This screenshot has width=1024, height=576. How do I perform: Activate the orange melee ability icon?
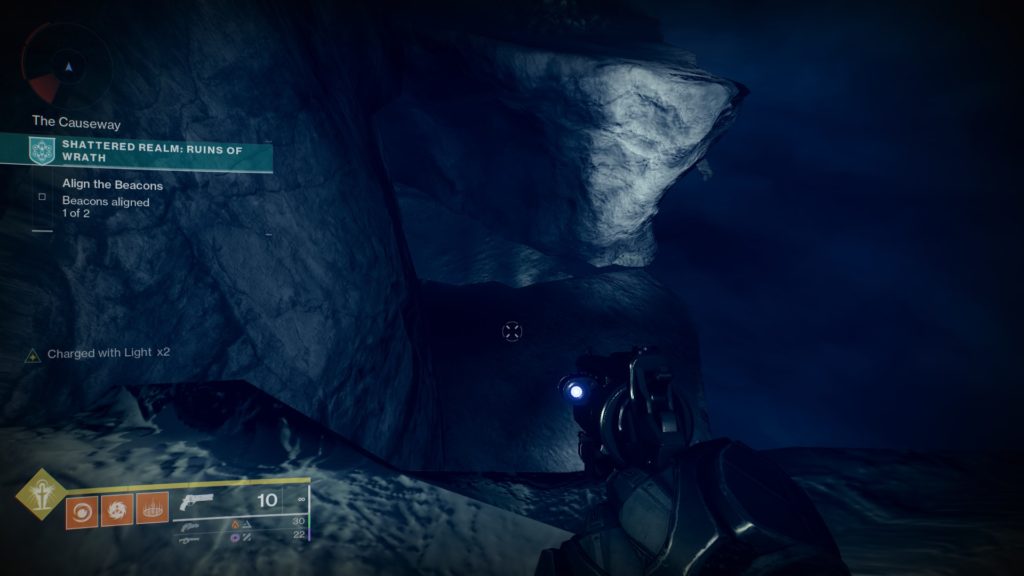(117, 511)
